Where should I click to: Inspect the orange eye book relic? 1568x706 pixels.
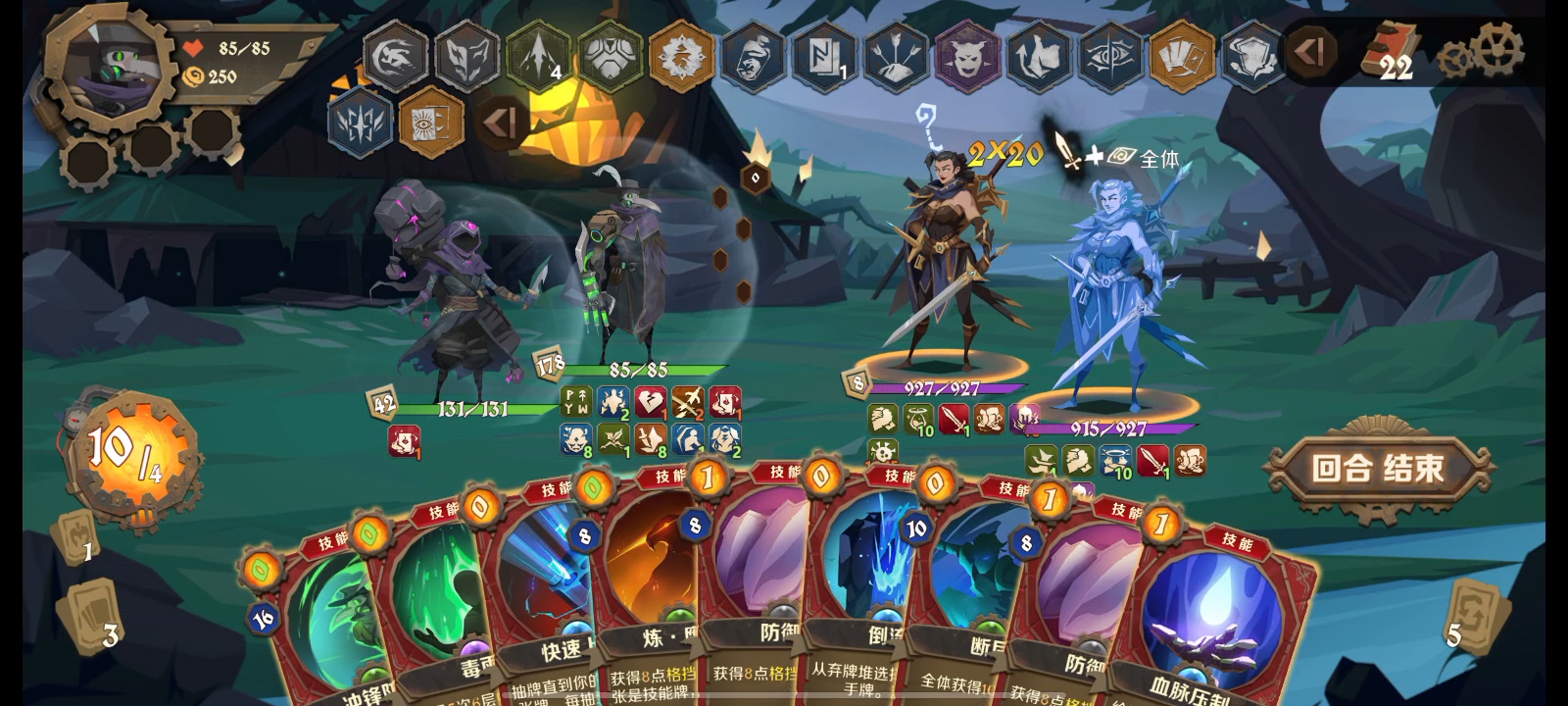(x=431, y=123)
